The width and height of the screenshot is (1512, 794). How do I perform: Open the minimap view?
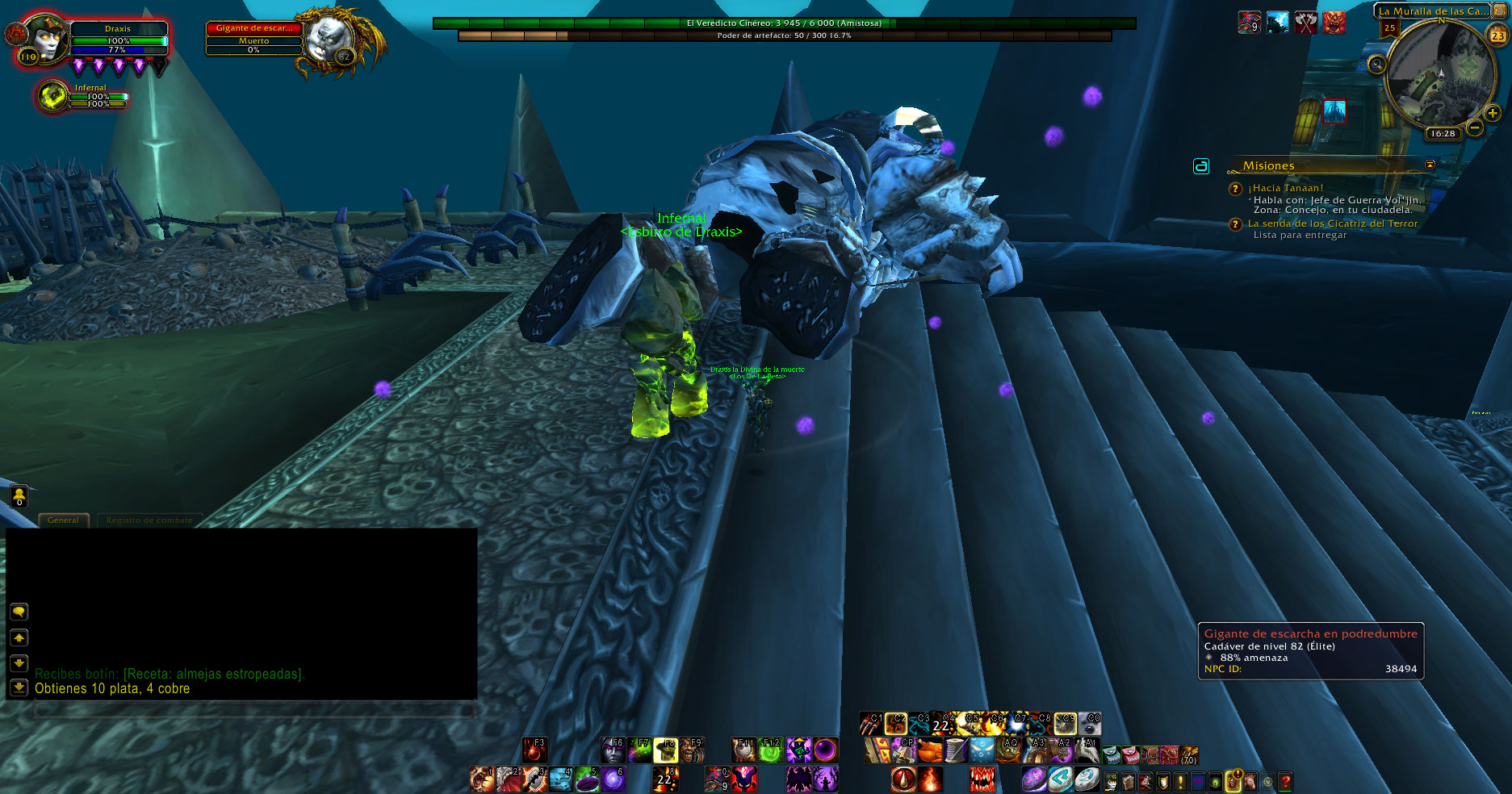[x=1439, y=75]
